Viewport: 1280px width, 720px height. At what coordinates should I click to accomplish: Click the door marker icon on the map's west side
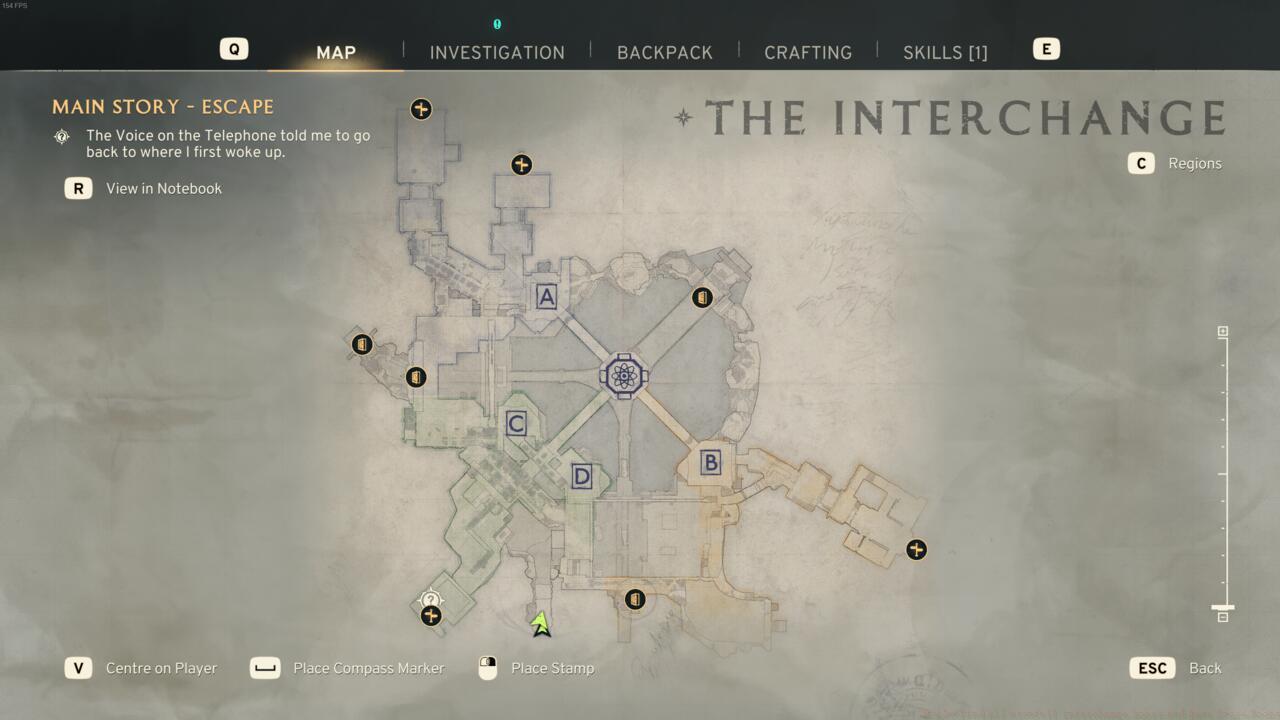362,344
